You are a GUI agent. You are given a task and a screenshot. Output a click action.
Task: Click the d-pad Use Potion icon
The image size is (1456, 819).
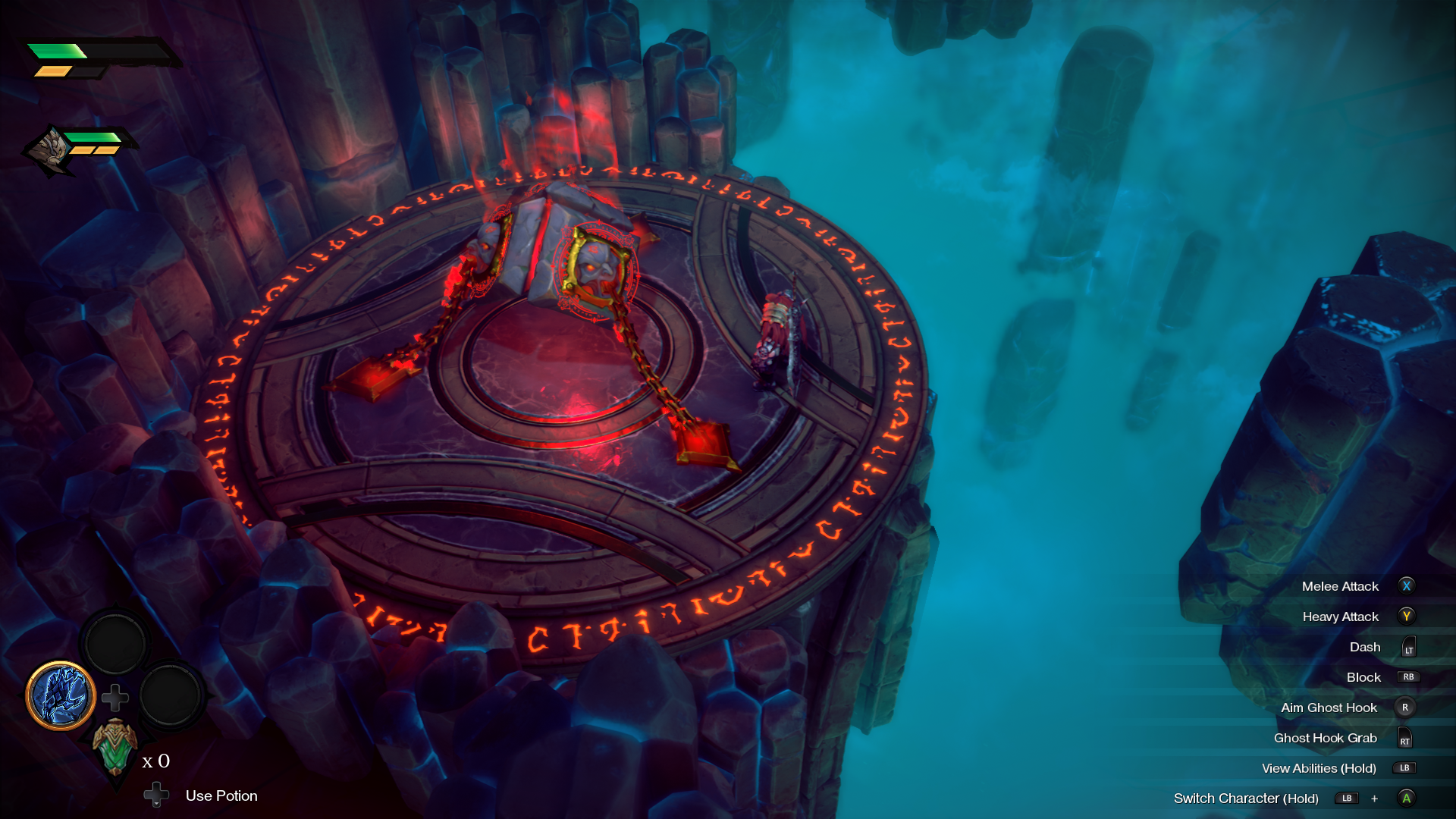pos(156,796)
